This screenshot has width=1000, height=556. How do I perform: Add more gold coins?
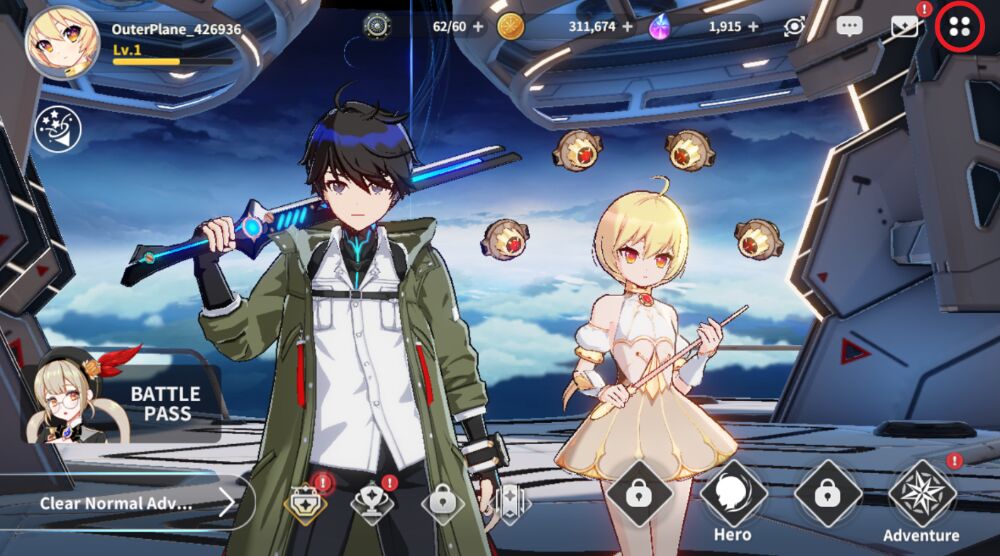pyautogui.click(x=627, y=27)
